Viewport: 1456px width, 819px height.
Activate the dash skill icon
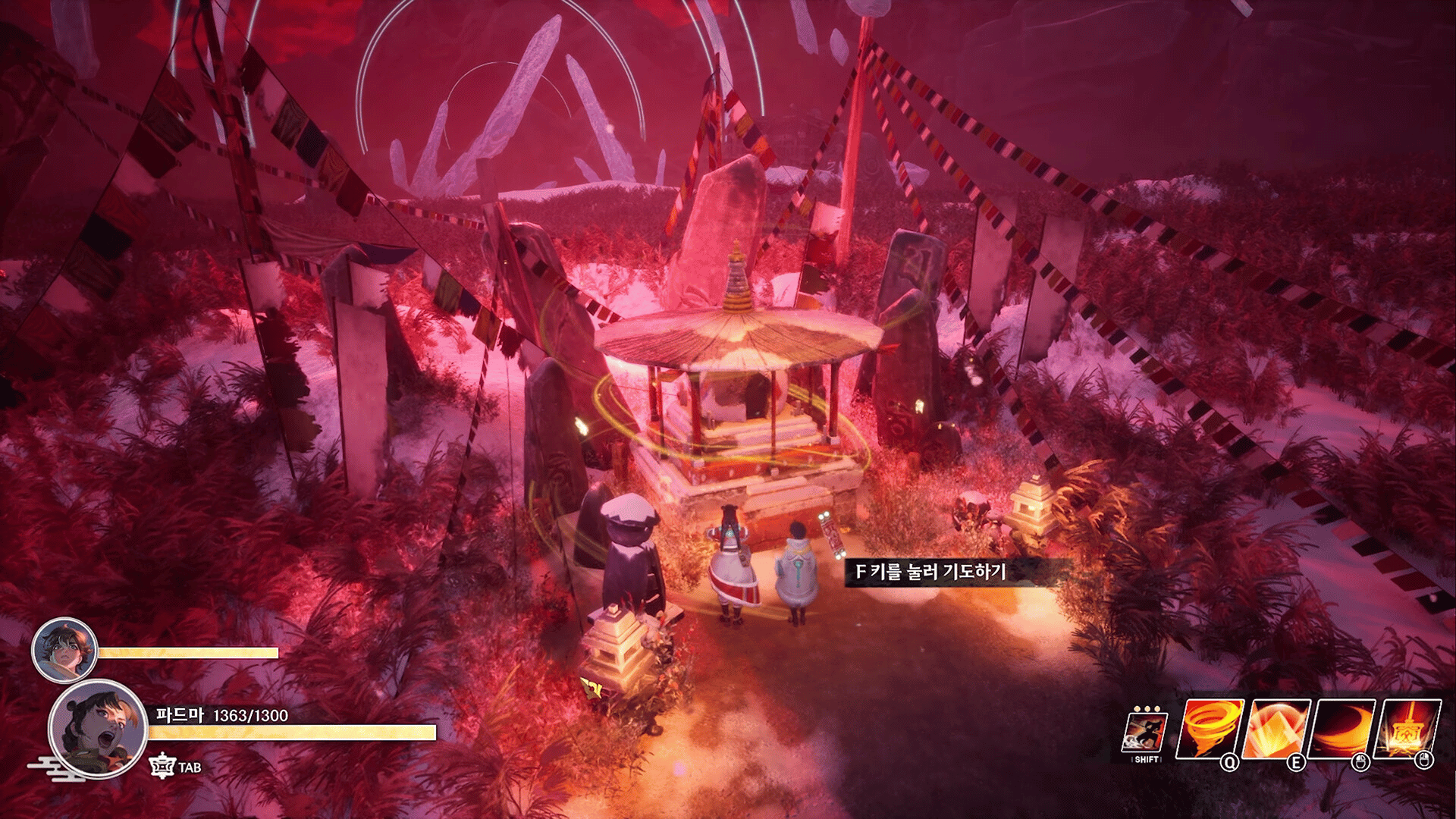click(x=1145, y=733)
